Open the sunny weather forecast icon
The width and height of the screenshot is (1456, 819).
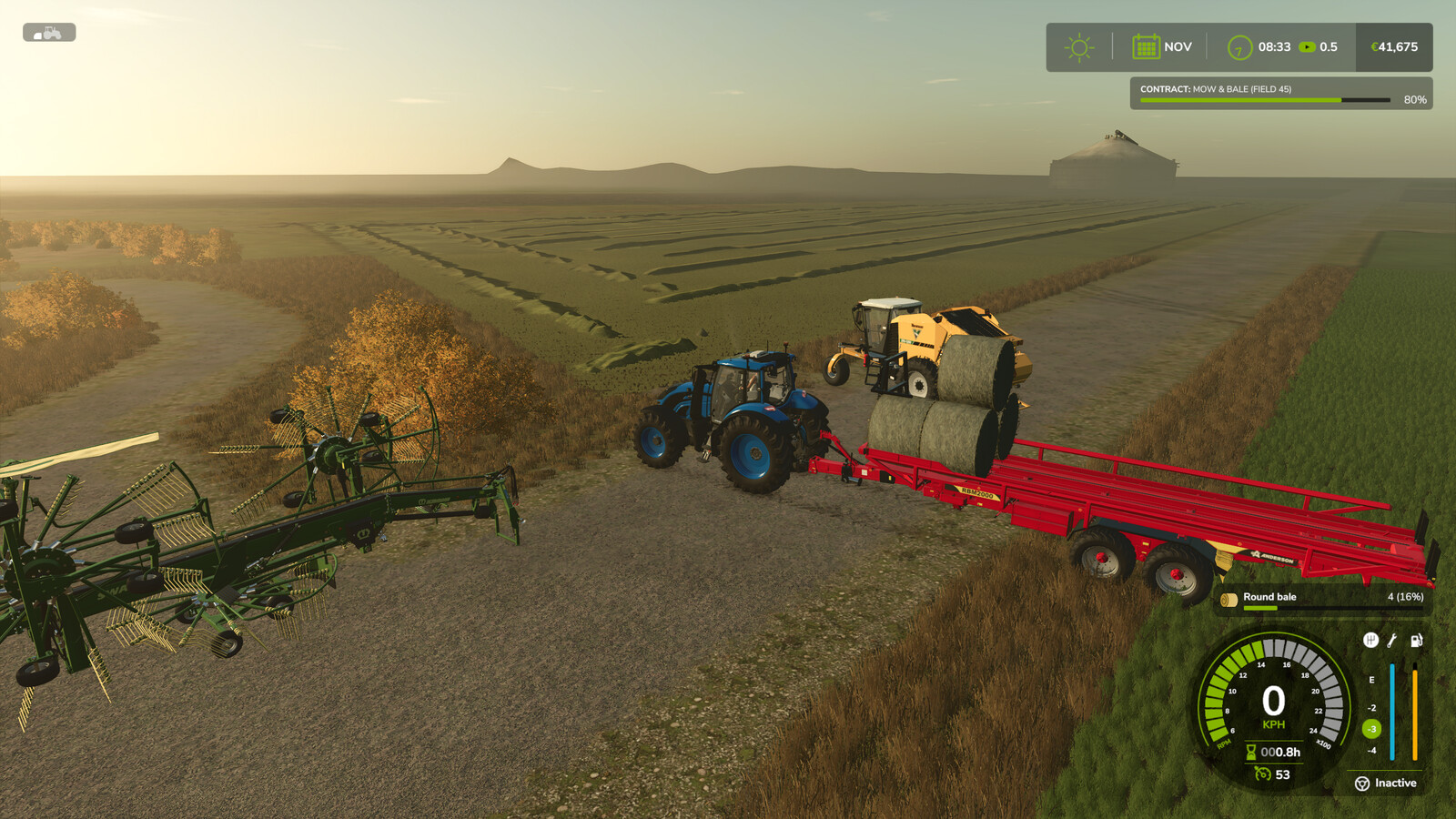(1079, 47)
